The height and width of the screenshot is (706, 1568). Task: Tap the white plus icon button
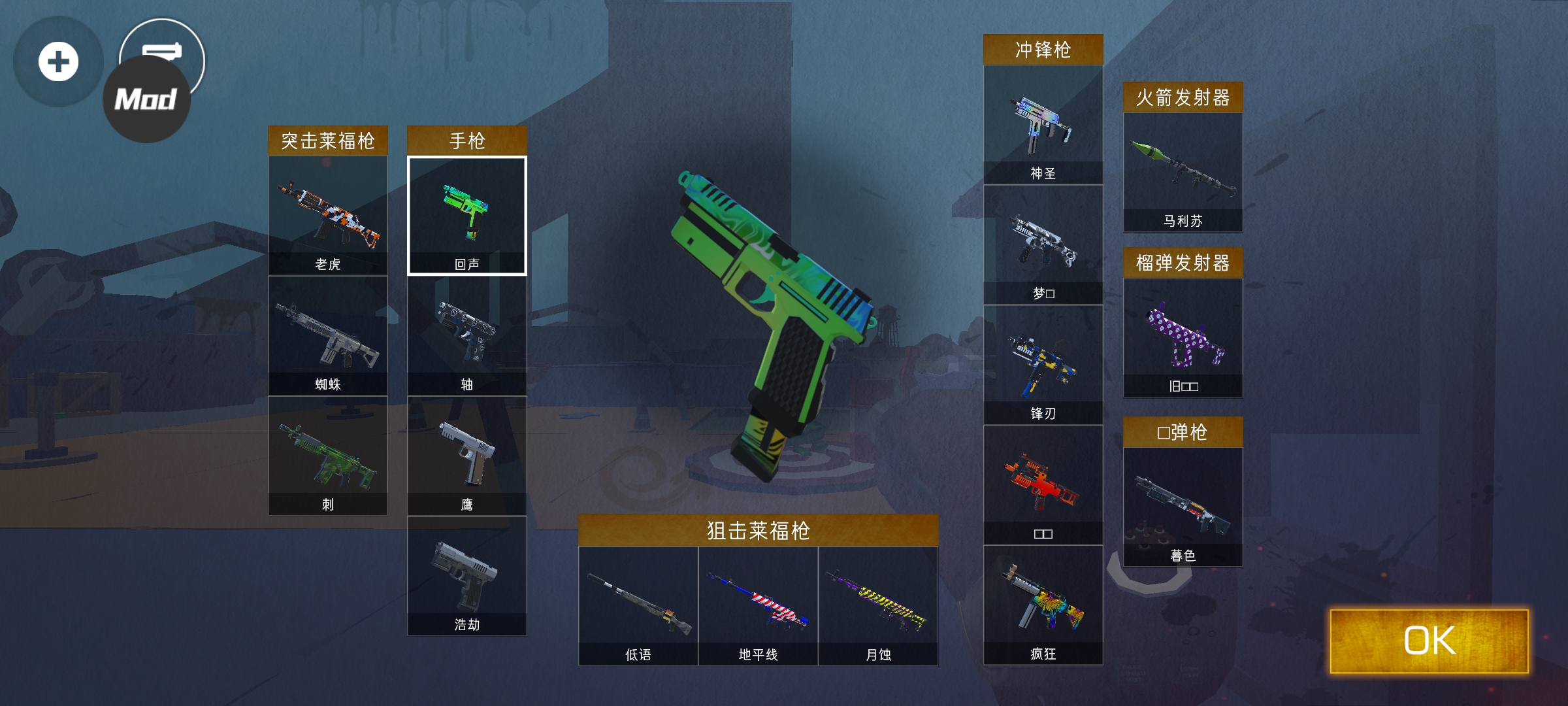tap(58, 62)
